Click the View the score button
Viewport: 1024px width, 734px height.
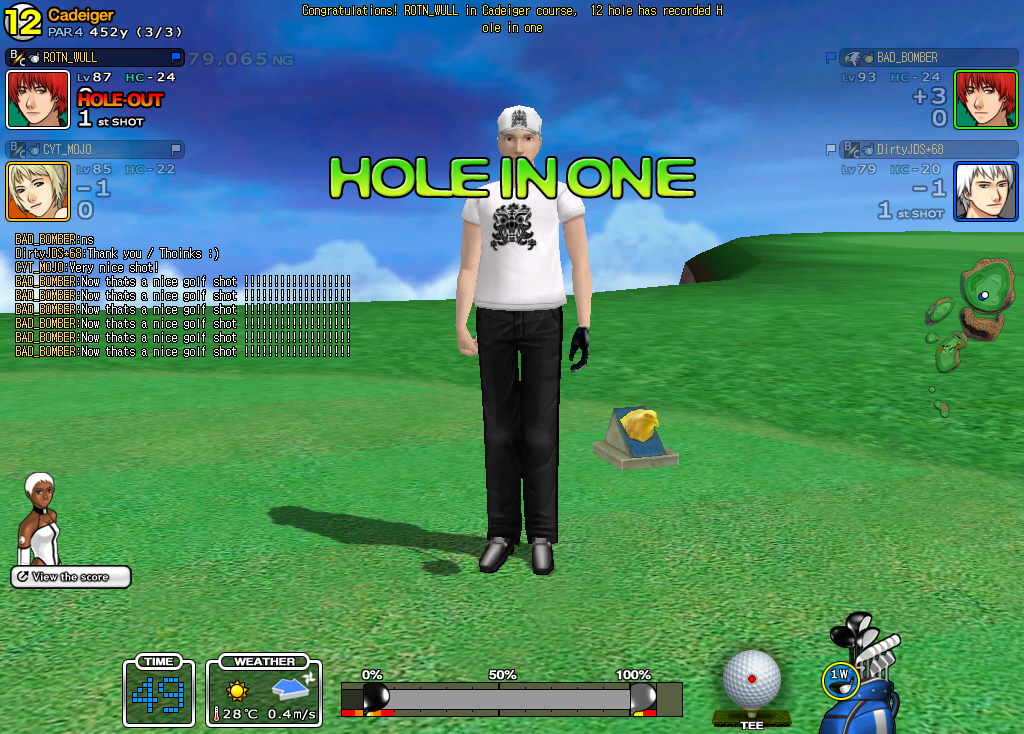(71, 577)
